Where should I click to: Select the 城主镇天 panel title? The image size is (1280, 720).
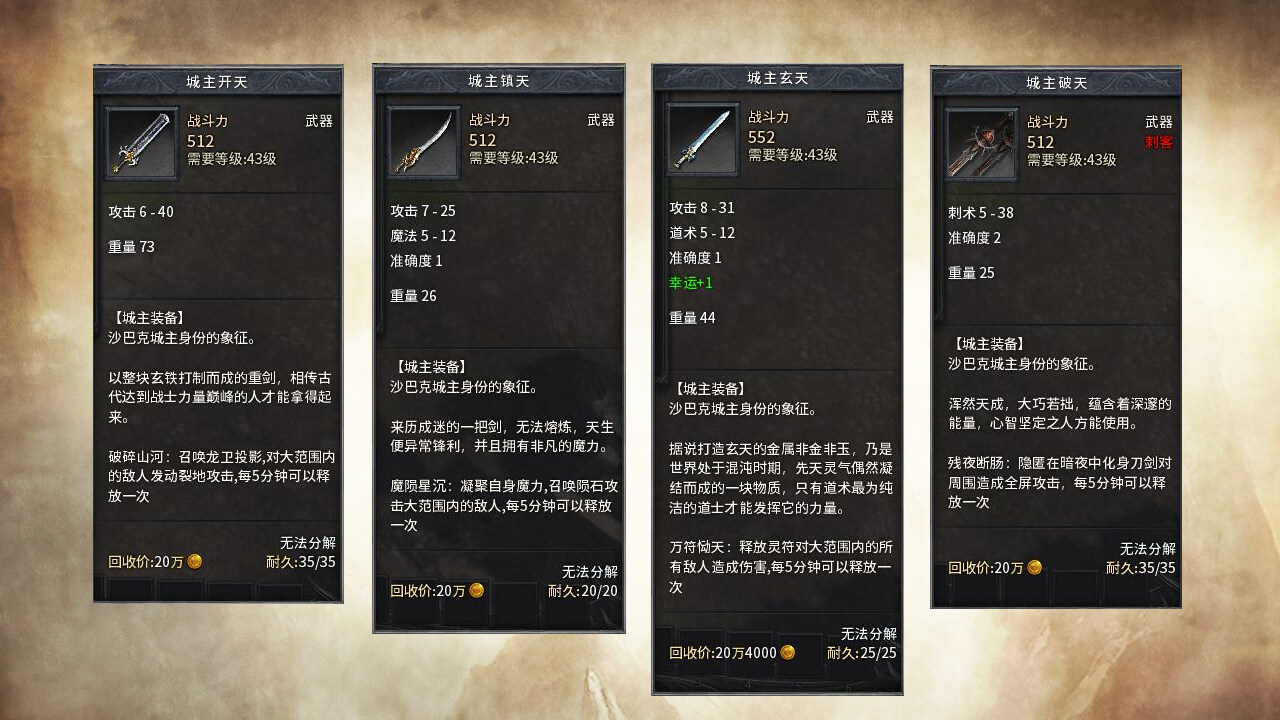coord(497,80)
